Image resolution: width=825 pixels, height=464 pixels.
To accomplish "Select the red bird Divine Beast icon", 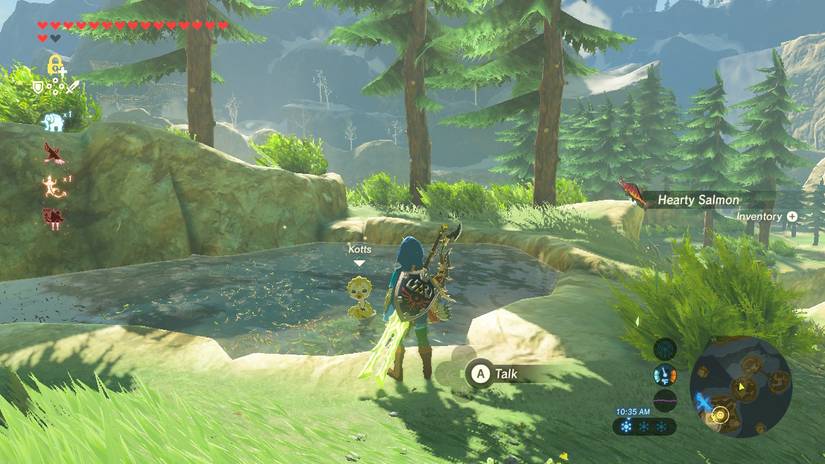I will click(53, 153).
